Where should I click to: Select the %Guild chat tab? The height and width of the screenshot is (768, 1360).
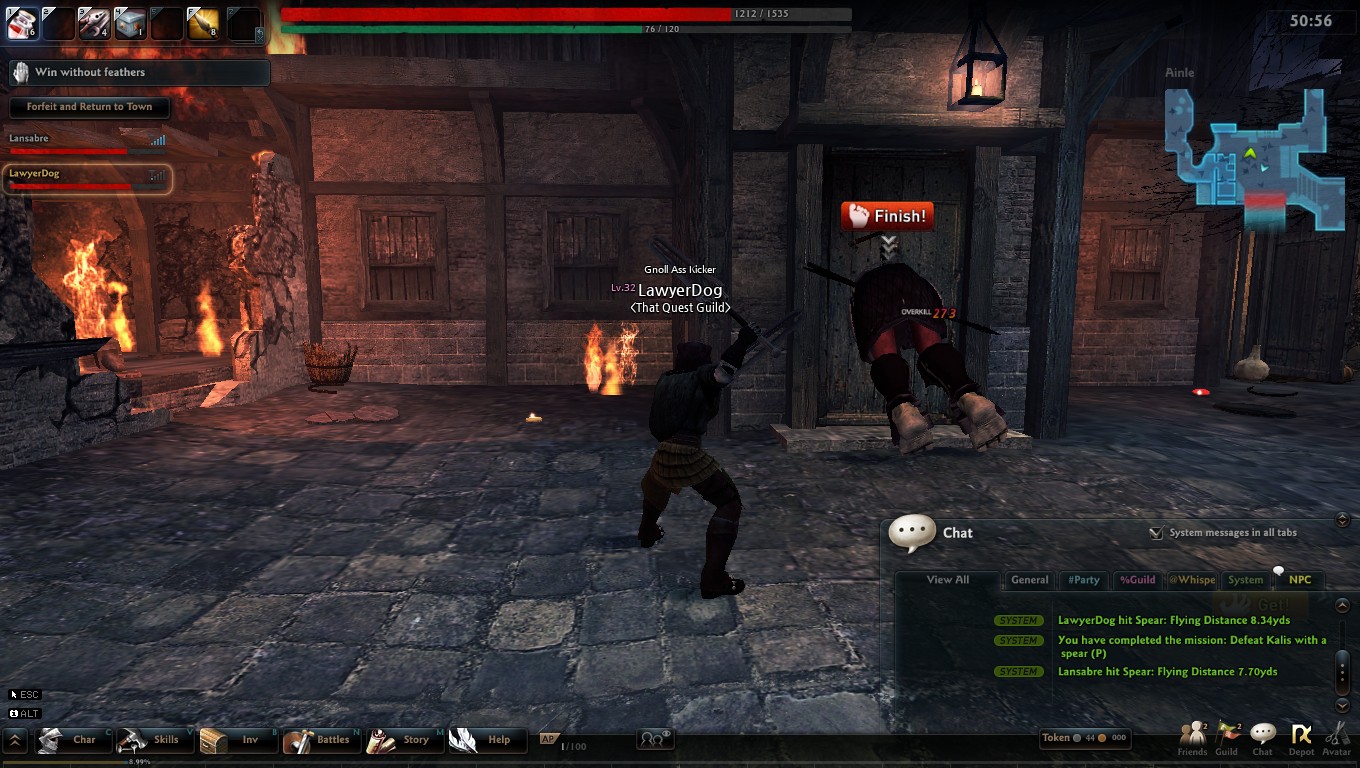point(1137,580)
